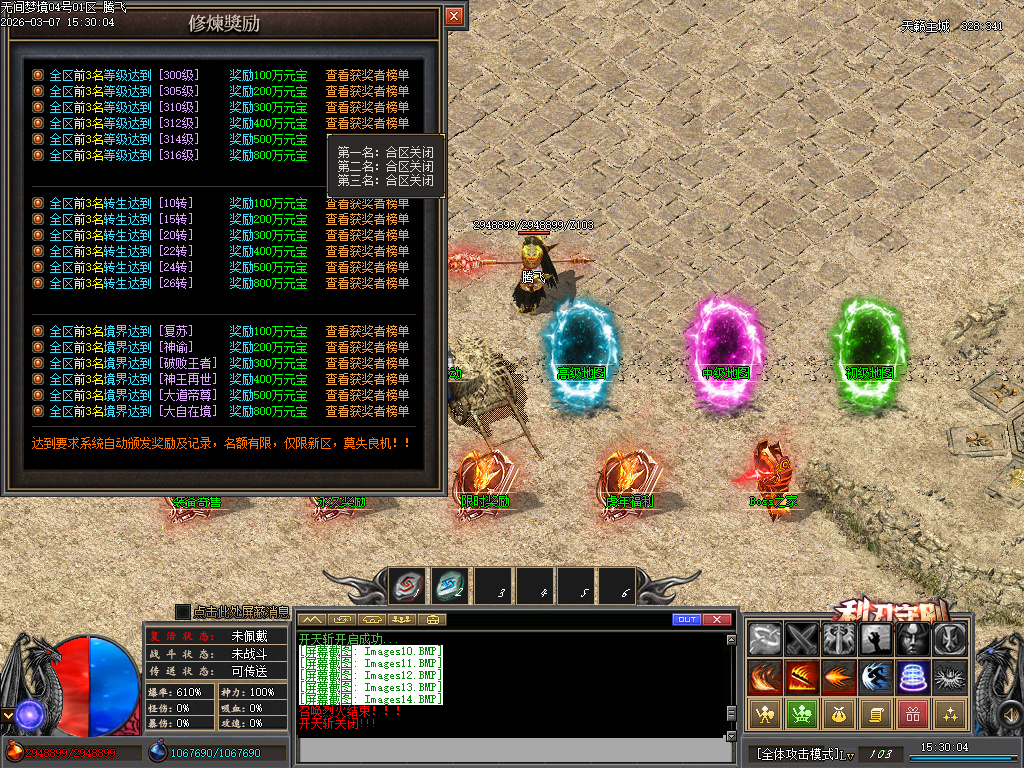Select the red rune in hotbar slot 1

(407, 586)
